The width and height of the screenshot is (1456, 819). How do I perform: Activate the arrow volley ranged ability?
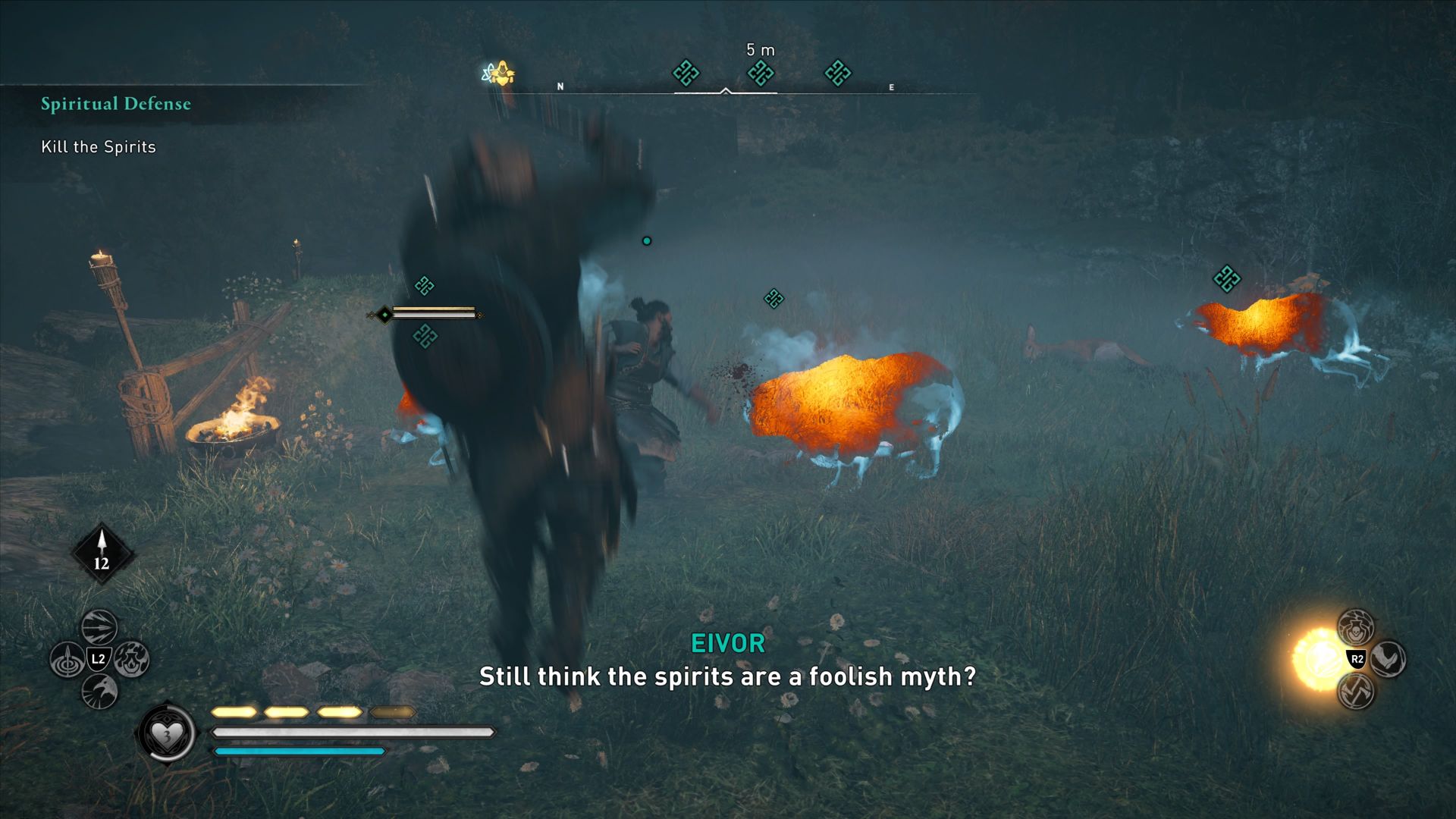[99, 627]
